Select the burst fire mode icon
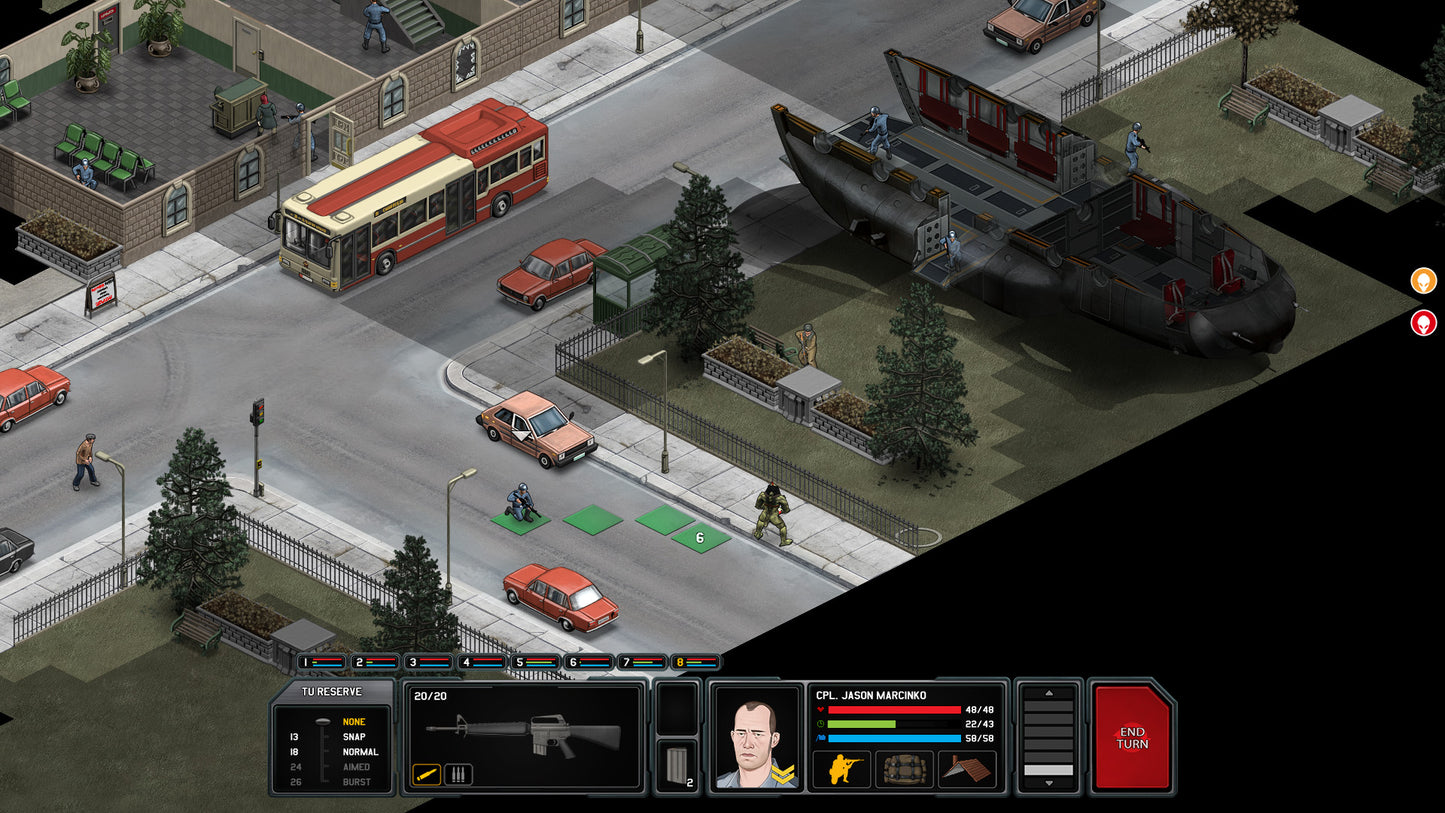 pos(458,774)
